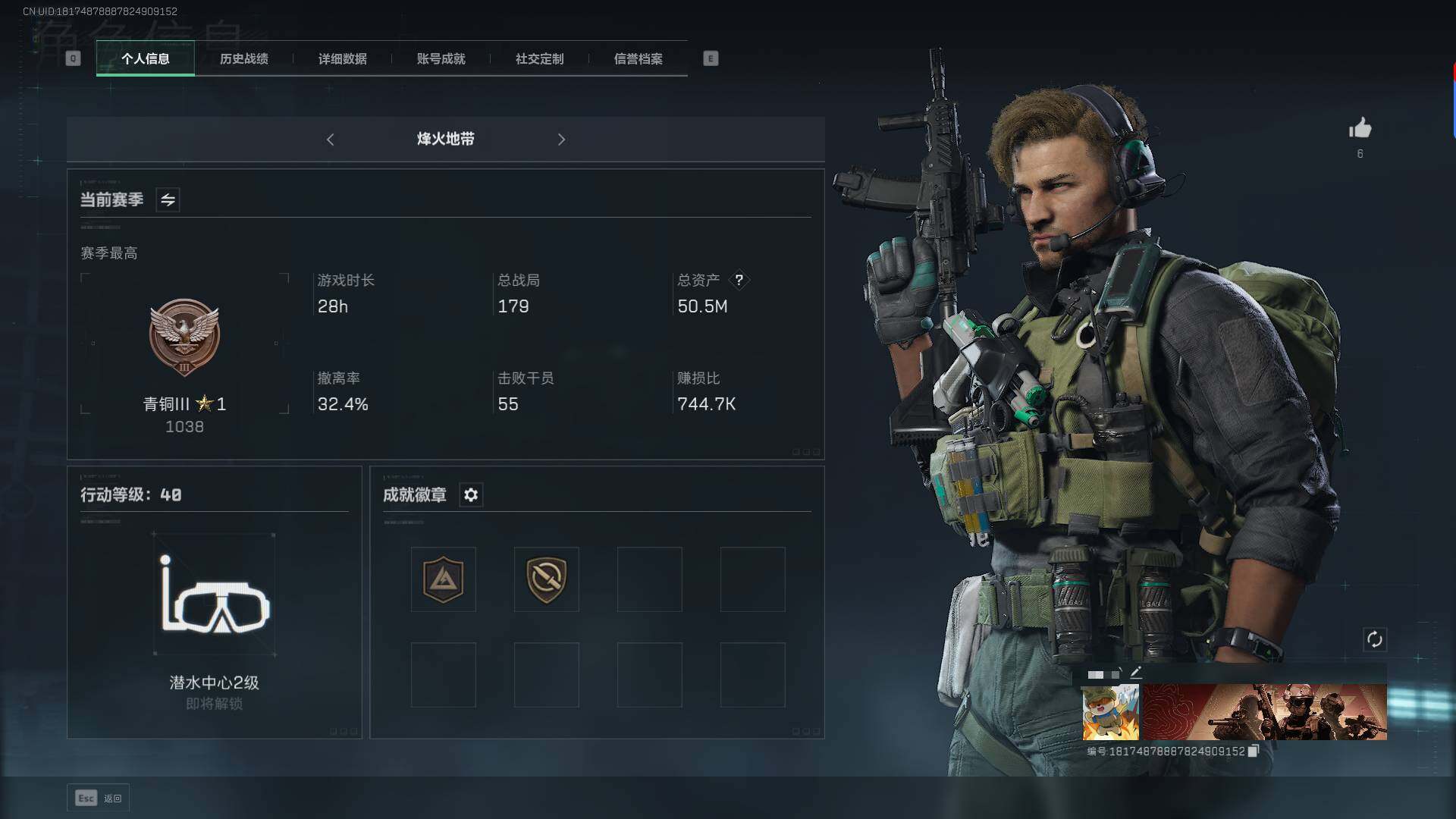
Task: Select the 详细数据 tab
Action: tap(342, 58)
